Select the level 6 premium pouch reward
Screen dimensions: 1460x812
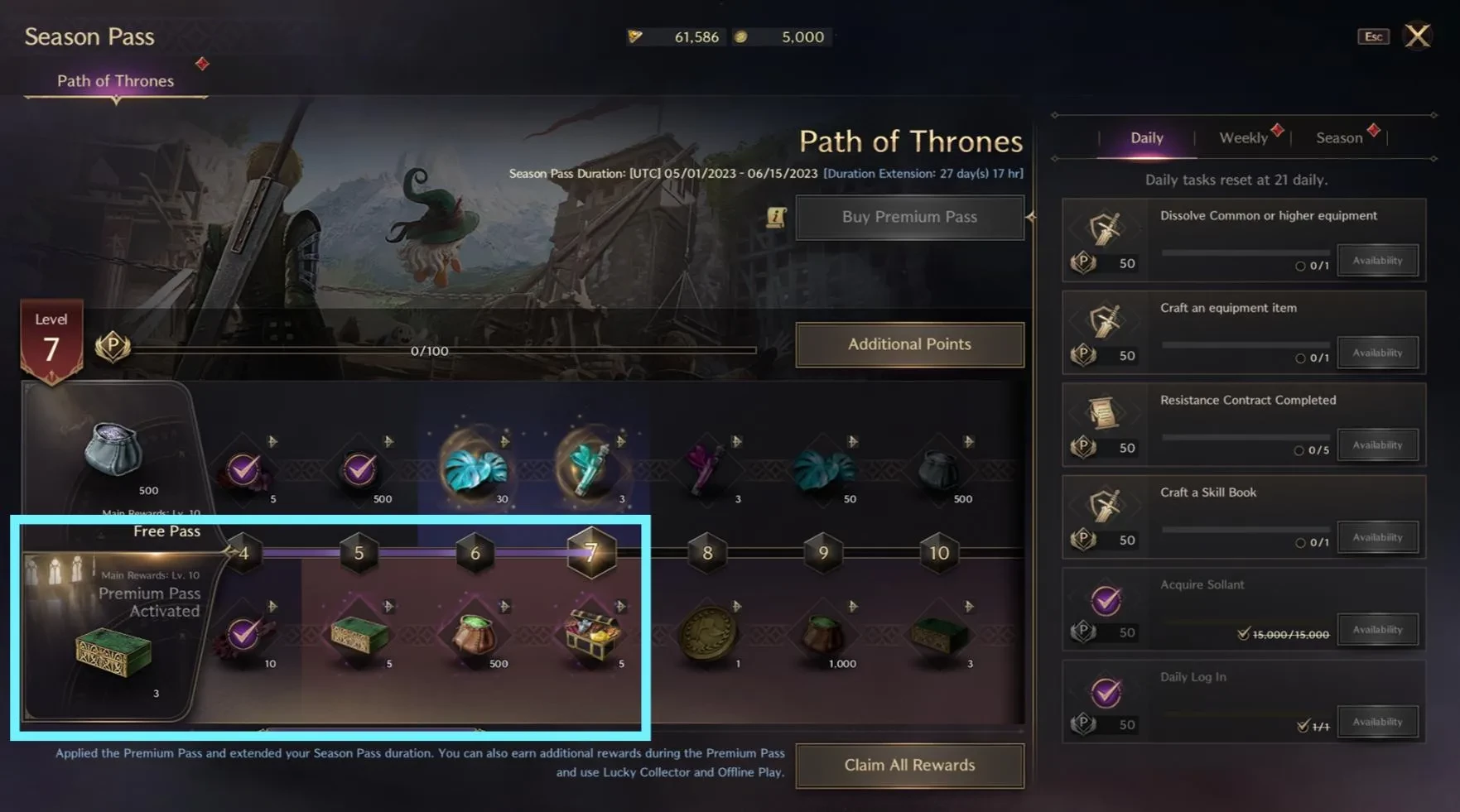tap(475, 634)
